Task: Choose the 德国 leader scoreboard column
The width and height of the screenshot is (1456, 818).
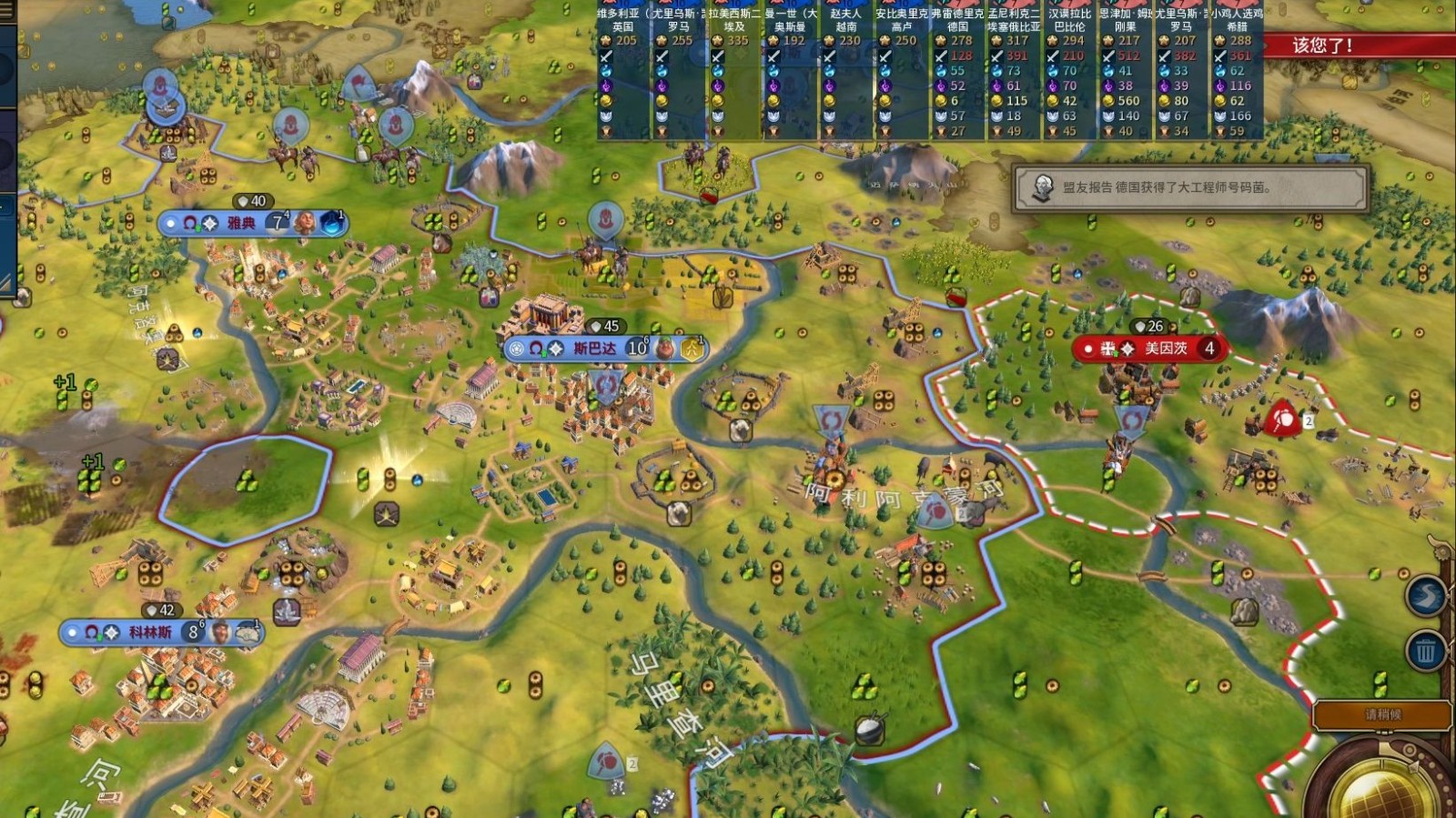Action: (x=957, y=73)
